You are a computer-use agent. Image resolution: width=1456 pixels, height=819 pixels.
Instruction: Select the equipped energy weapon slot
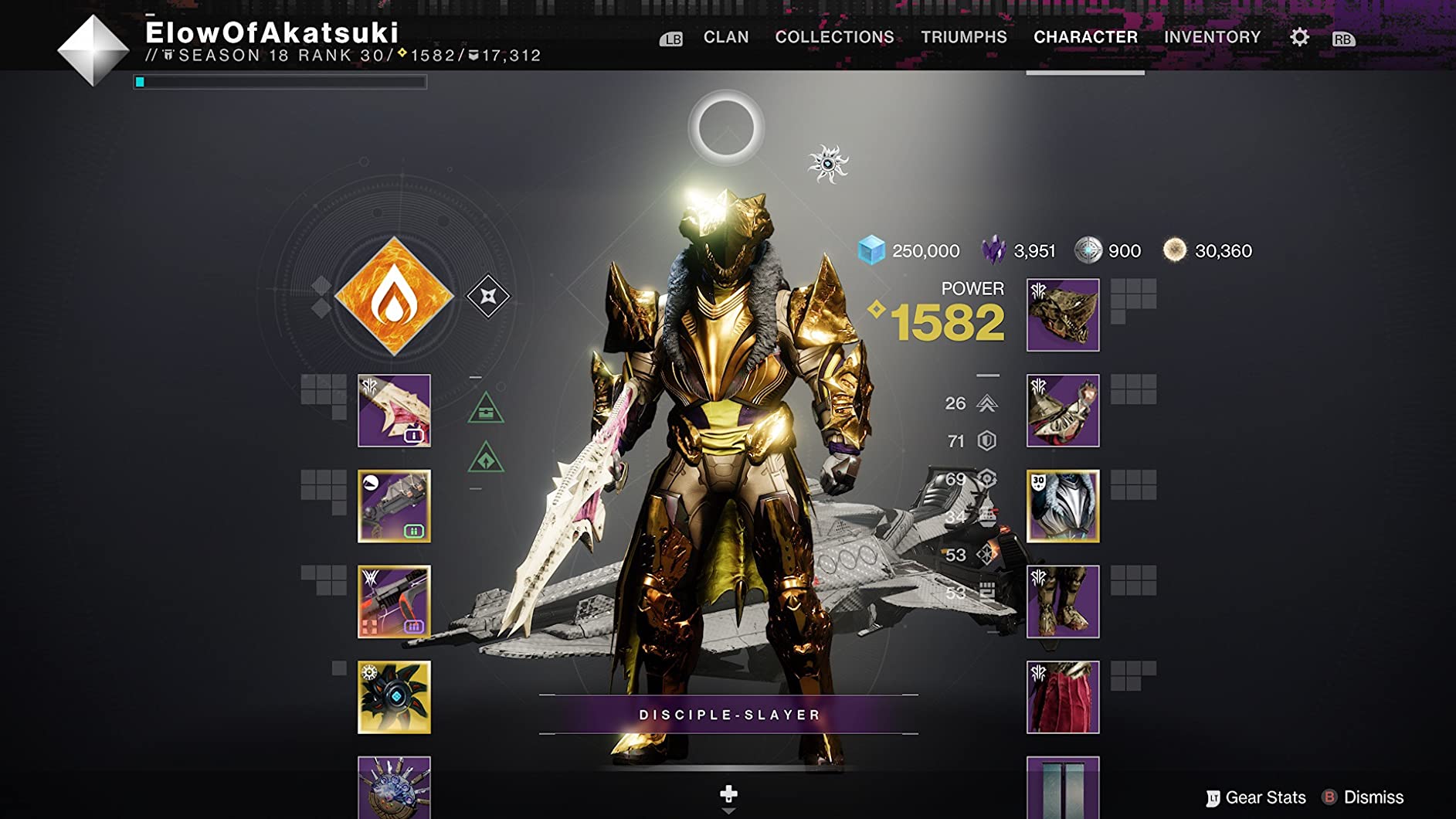pyautogui.click(x=394, y=506)
